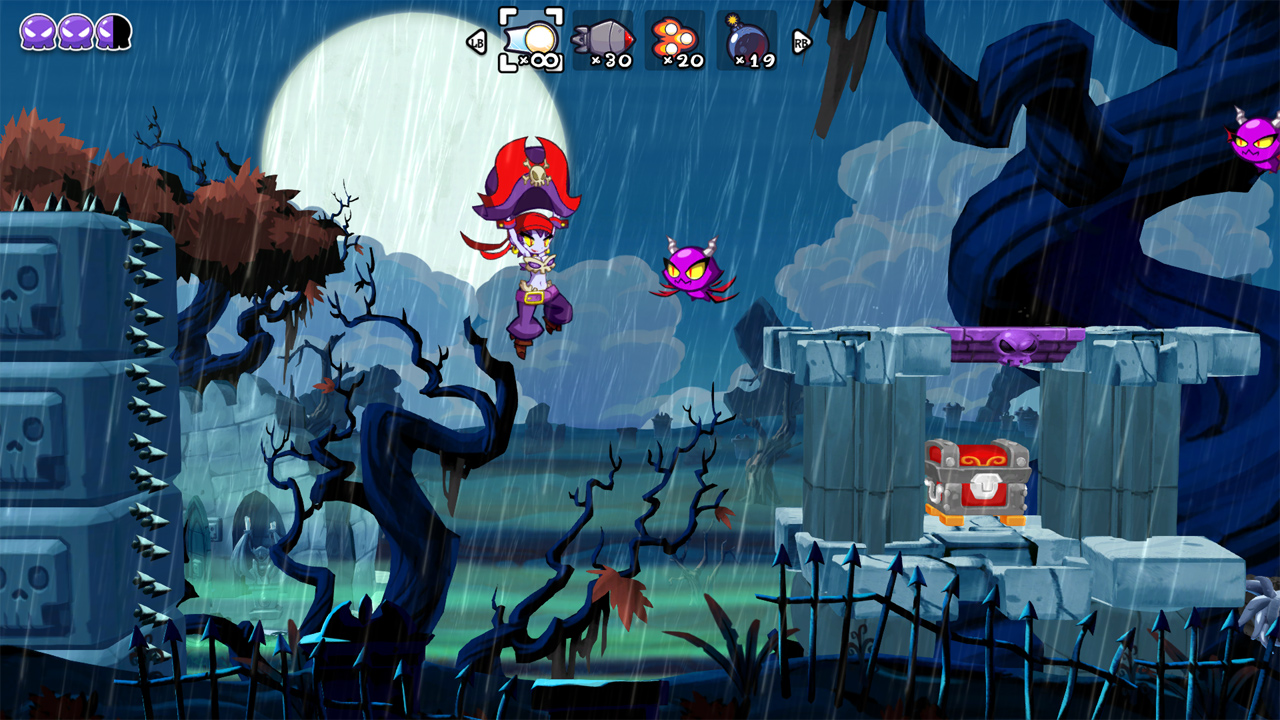Click the flying purple imp enemy

[x=690, y=270]
